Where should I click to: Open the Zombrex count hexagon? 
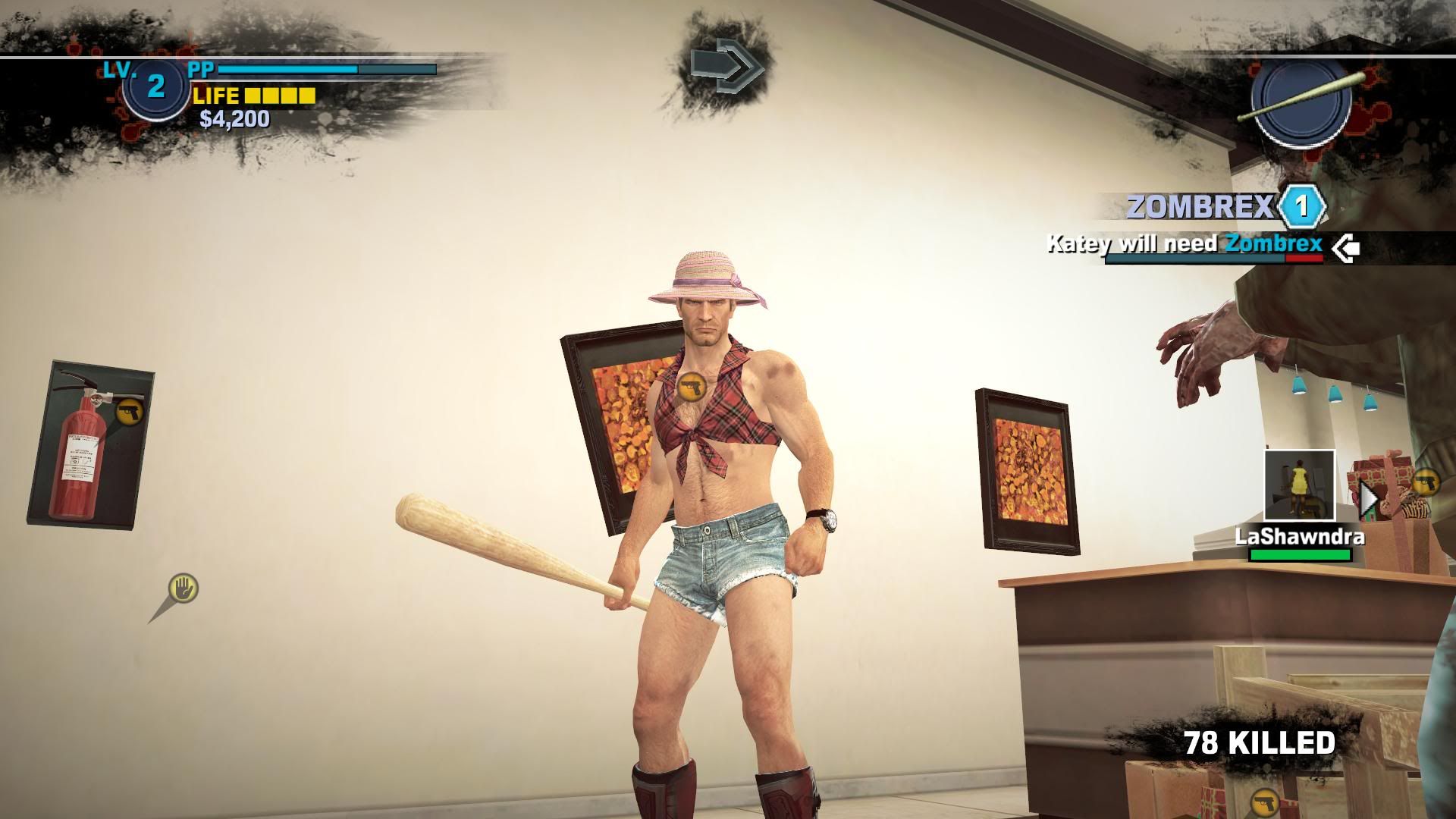1302,206
